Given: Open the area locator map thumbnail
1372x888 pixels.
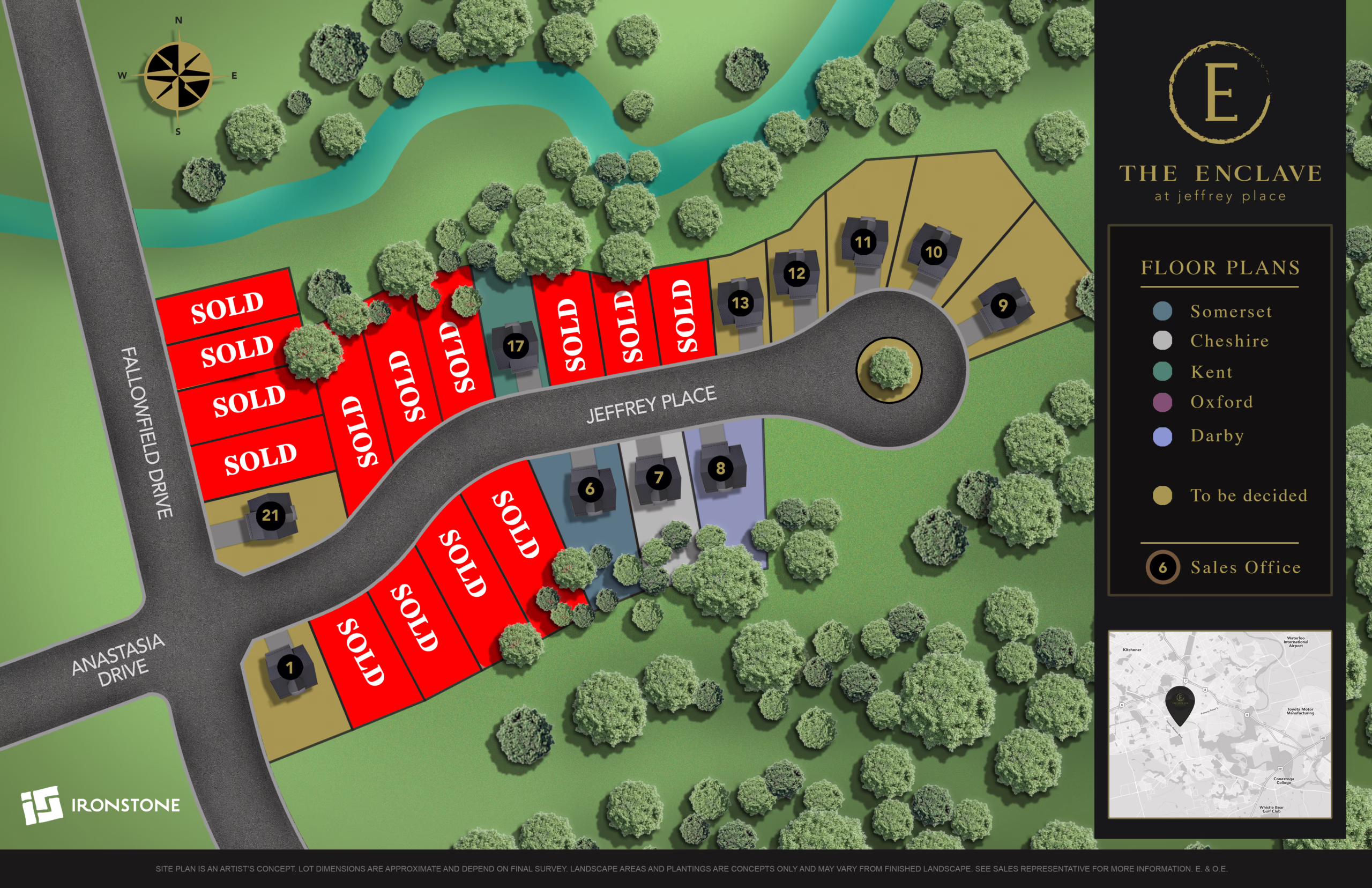Looking at the screenshot, I should (x=1219, y=724).
